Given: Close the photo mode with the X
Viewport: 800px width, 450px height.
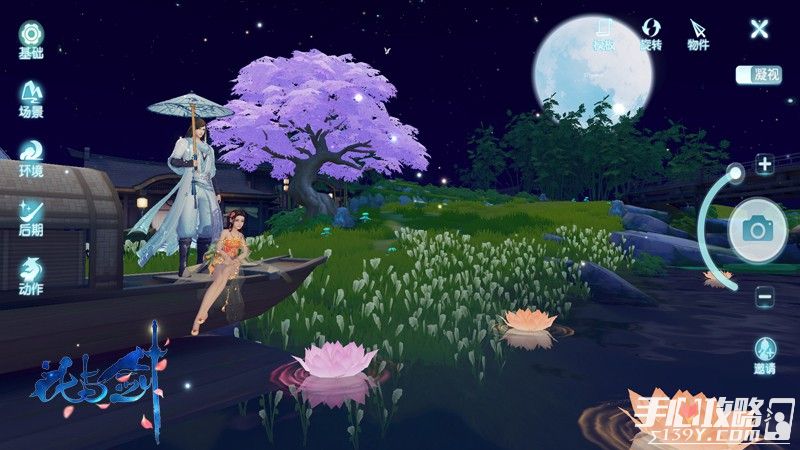Looking at the screenshot, I should tap(760, 28).
